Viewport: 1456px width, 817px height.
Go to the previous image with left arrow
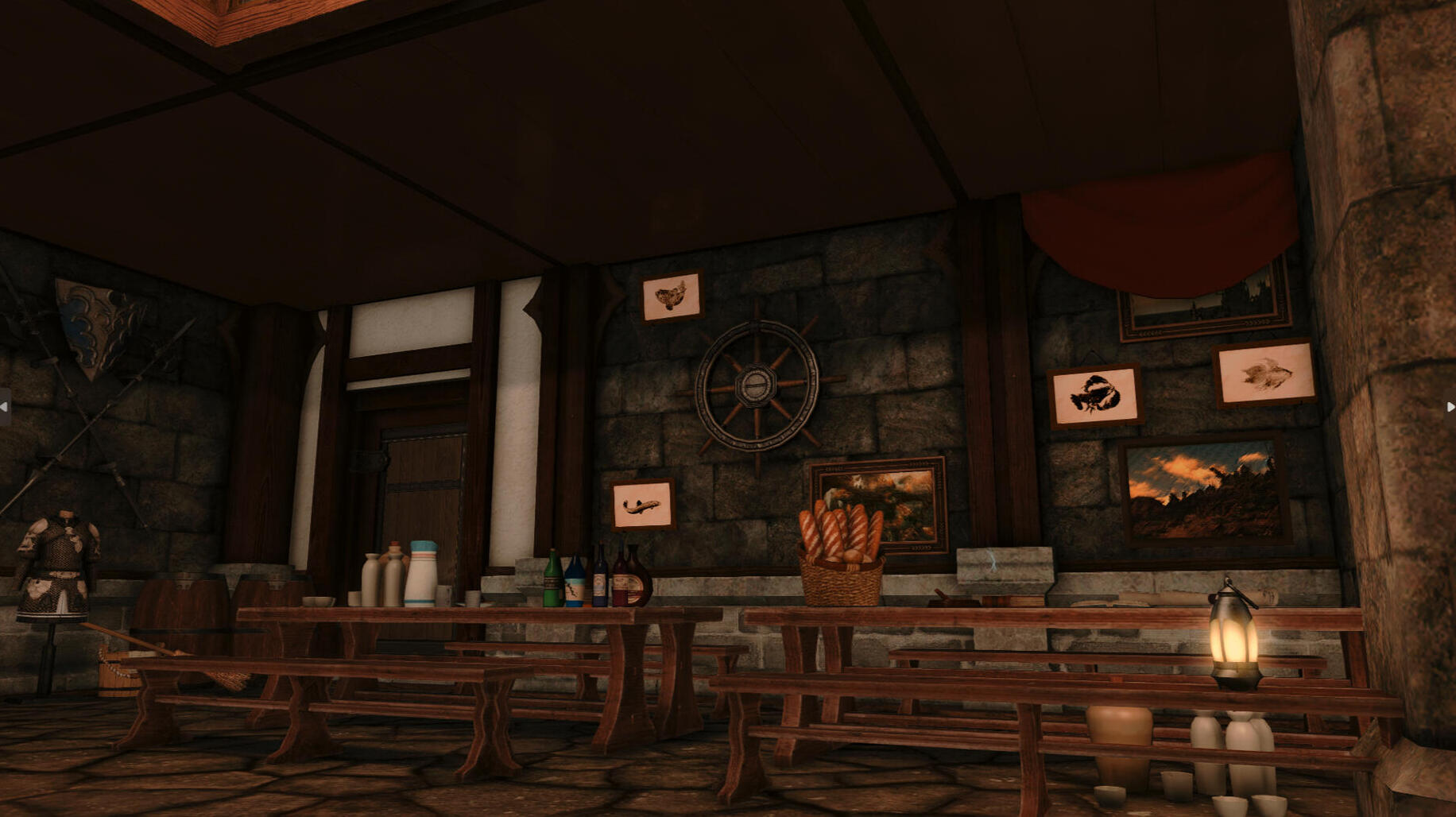click(x=5, y=407)
